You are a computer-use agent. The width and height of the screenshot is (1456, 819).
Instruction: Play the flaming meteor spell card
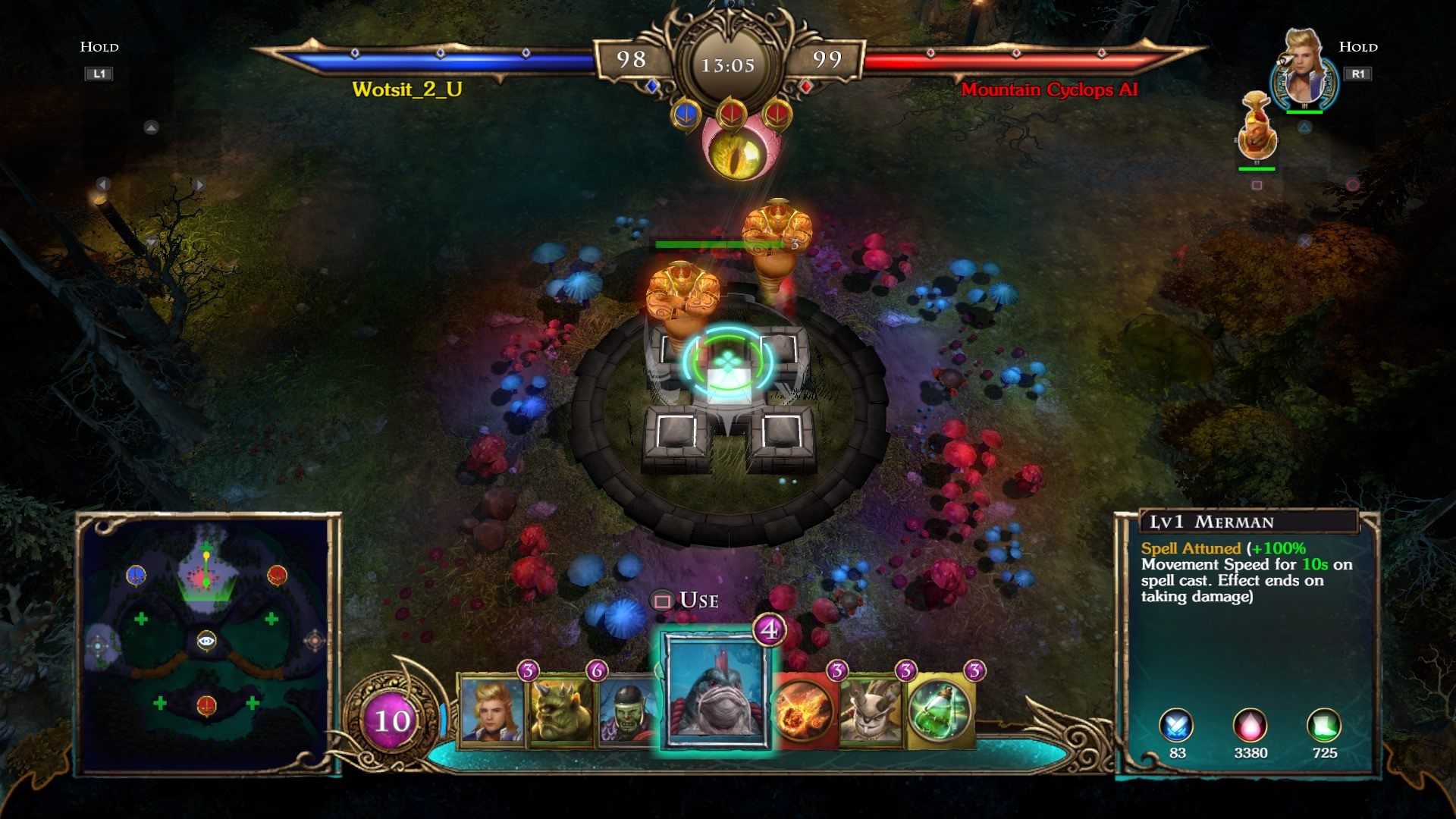click(x=804, y=711)
